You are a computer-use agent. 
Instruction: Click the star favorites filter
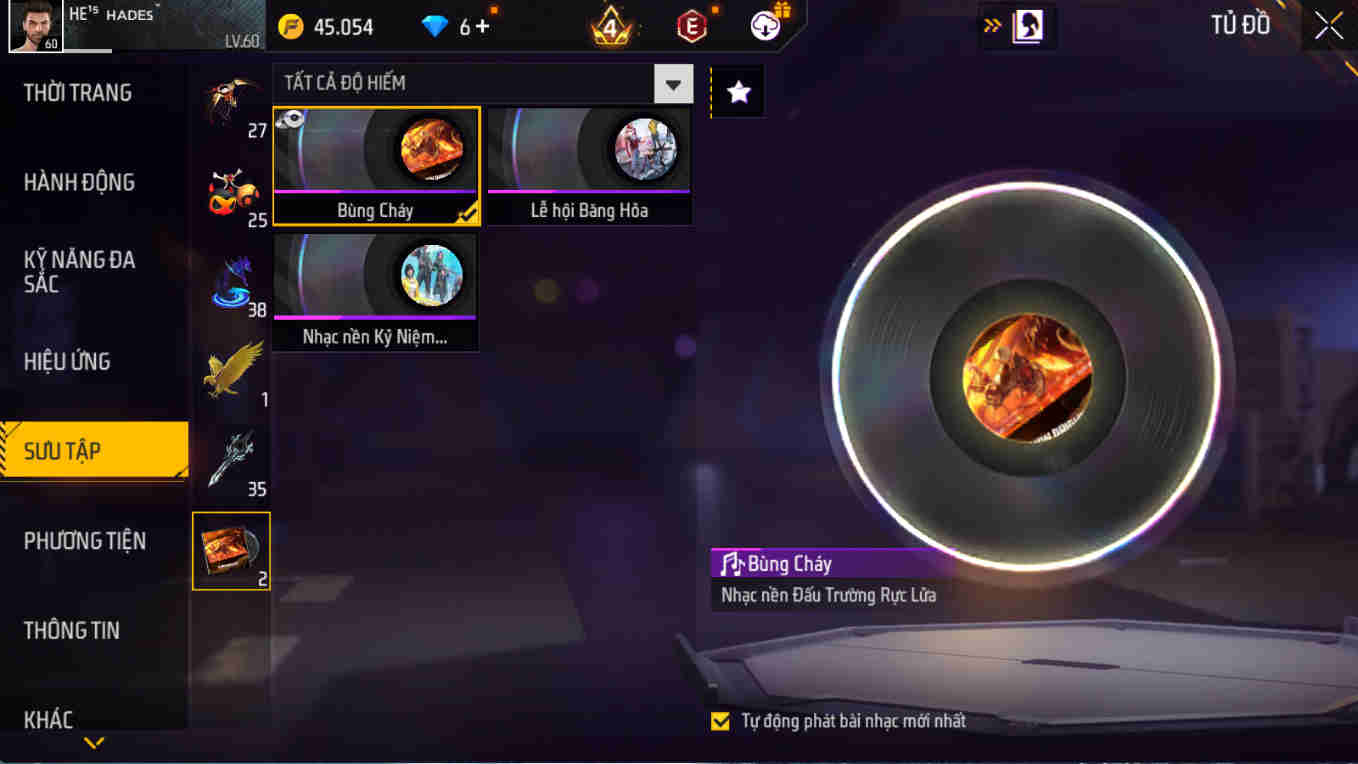737,92
